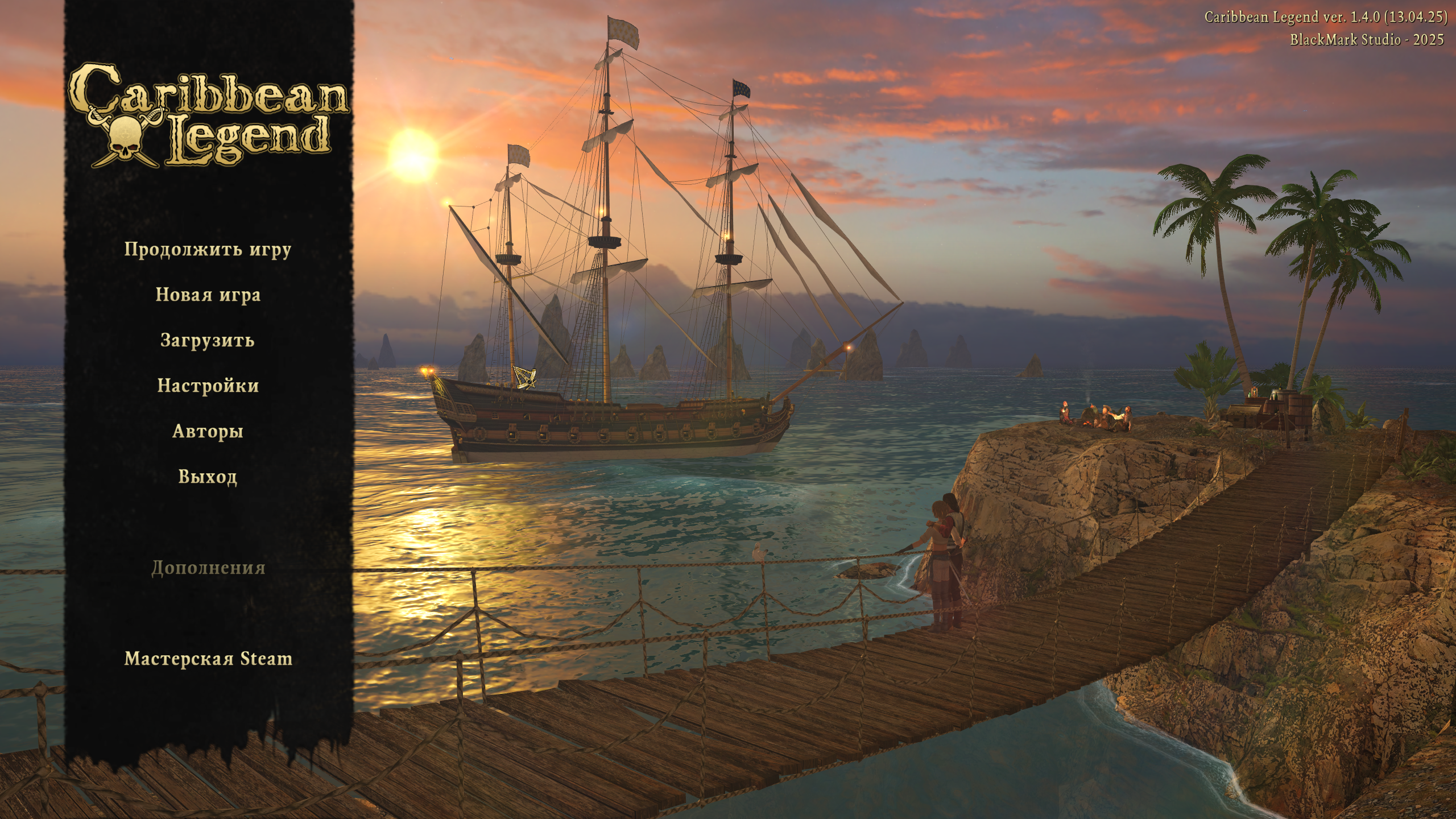
Task: Open the Загрузить load game menu
Action: click(208, 340)
